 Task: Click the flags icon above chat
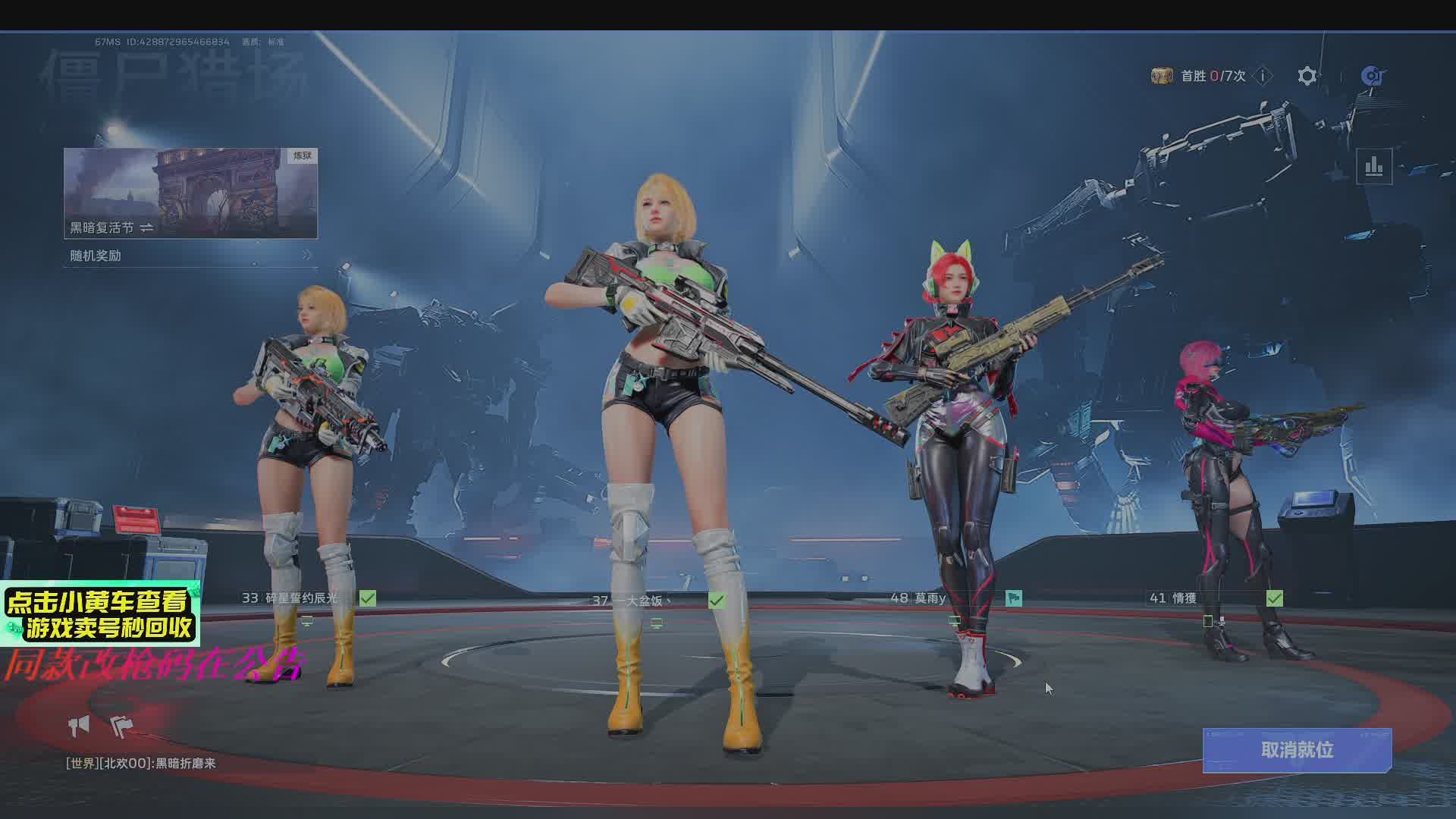click(121, 726)
